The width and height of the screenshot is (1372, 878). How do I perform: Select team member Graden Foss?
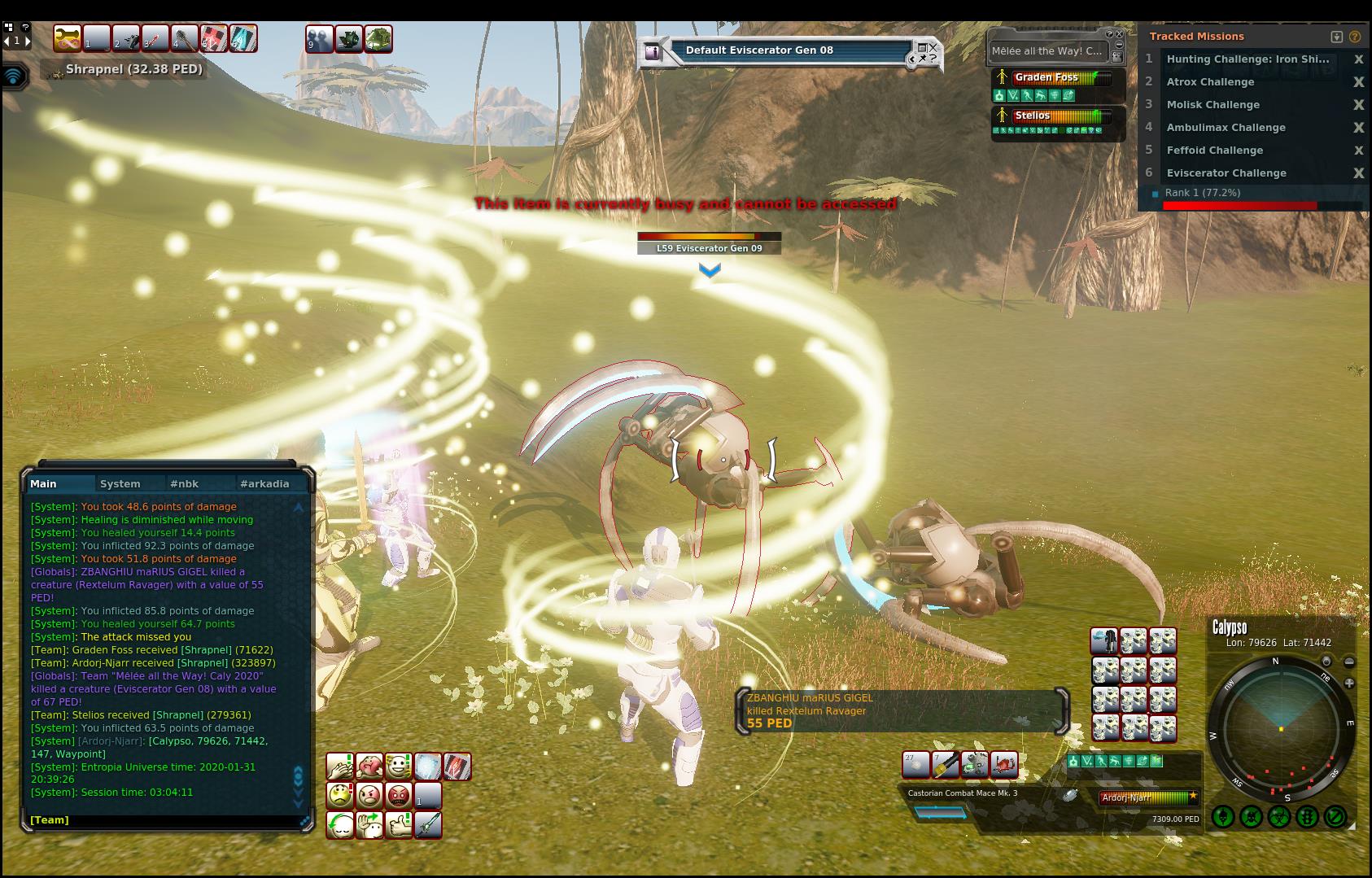tap(1046, 78)
